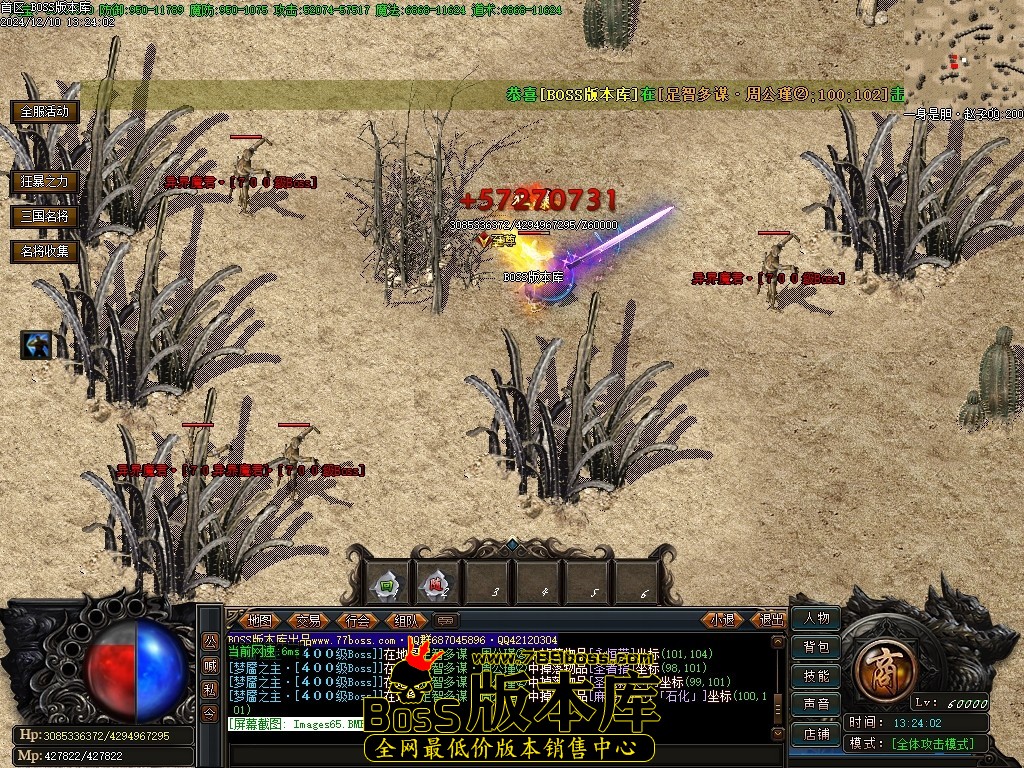This screenshot has height=768, width=1024.
Task: Click the round 商 mall emblem
Action: coord(882,665)
